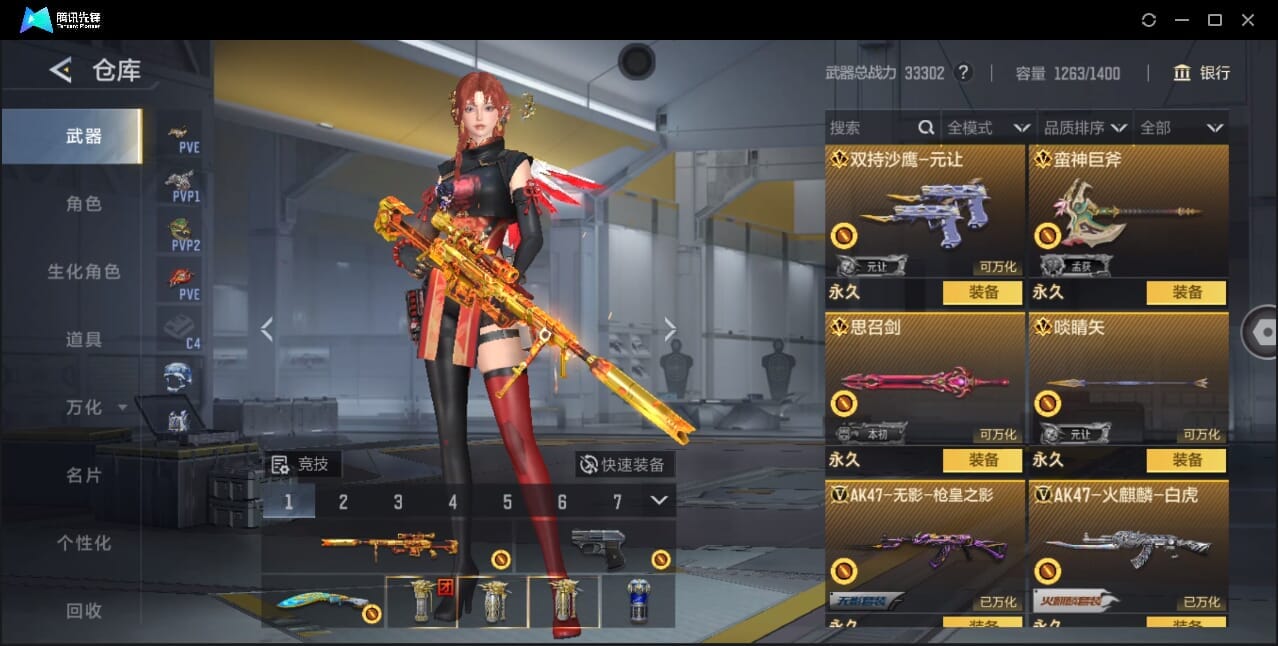
Task: Go back from the 仓库 screen
Action: coord(61,70)
